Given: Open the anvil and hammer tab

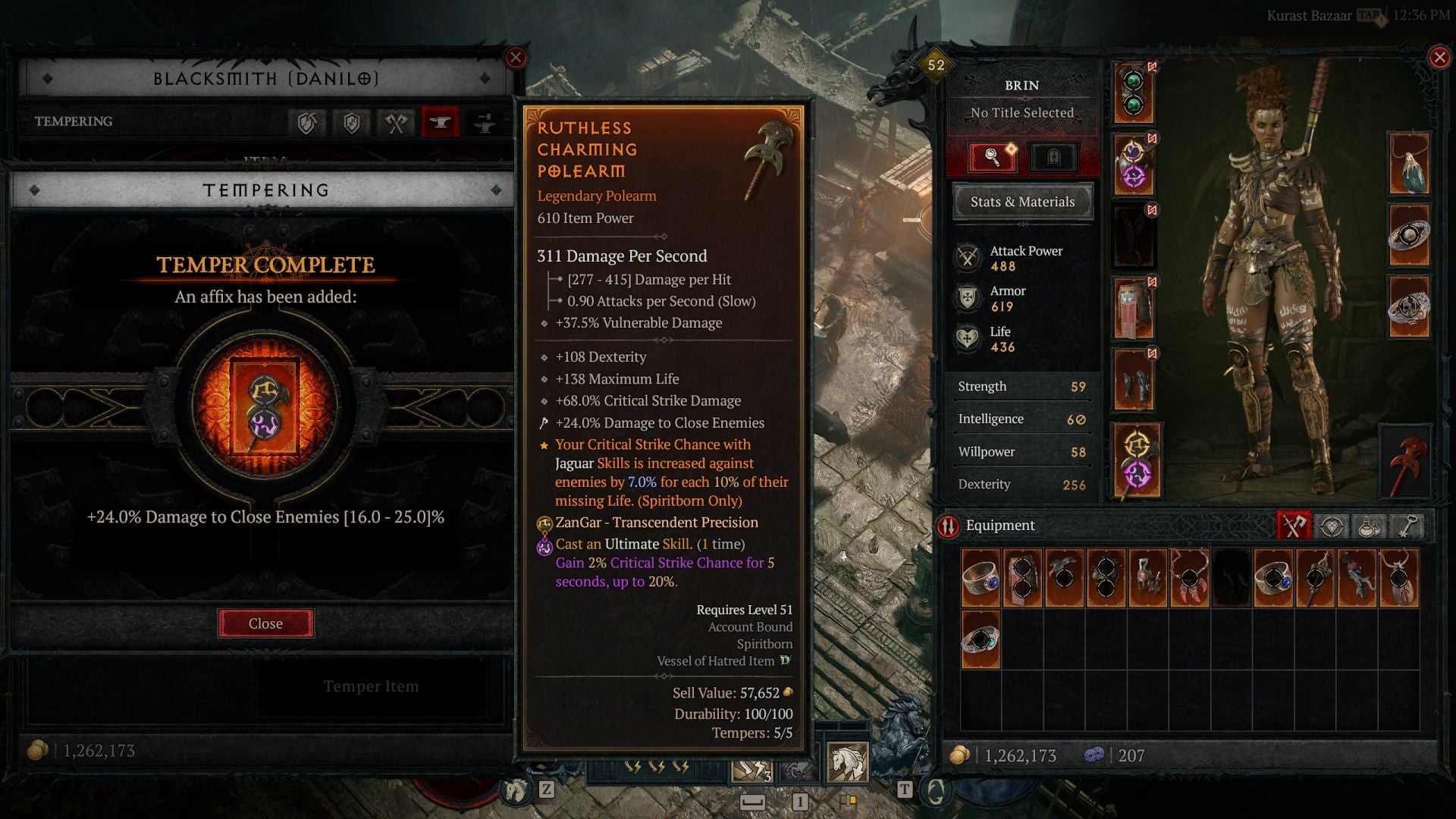Looking at the screenshot, I should 485,122.
